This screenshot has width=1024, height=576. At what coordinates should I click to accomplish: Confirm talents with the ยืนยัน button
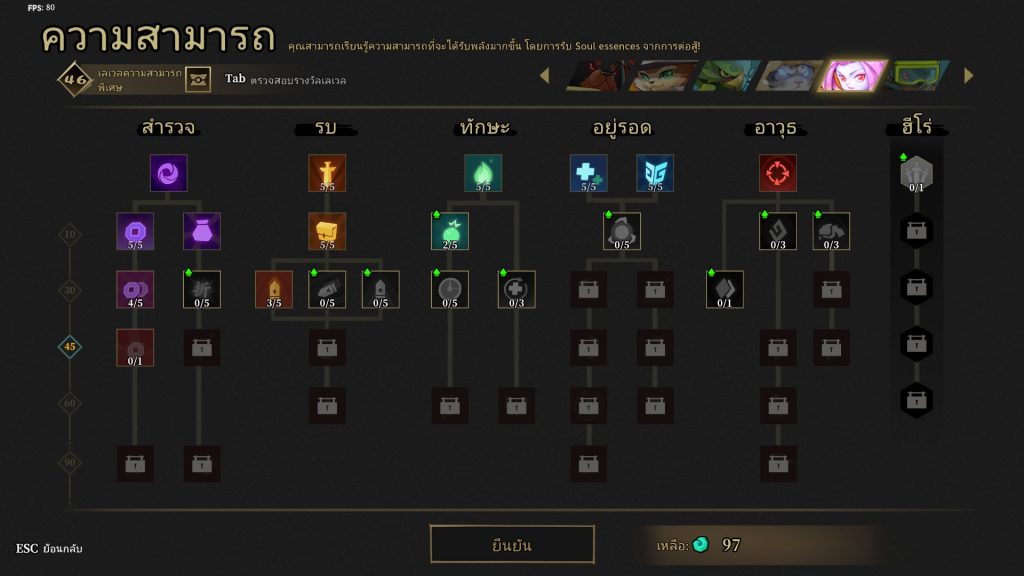[x=512, y=545]
